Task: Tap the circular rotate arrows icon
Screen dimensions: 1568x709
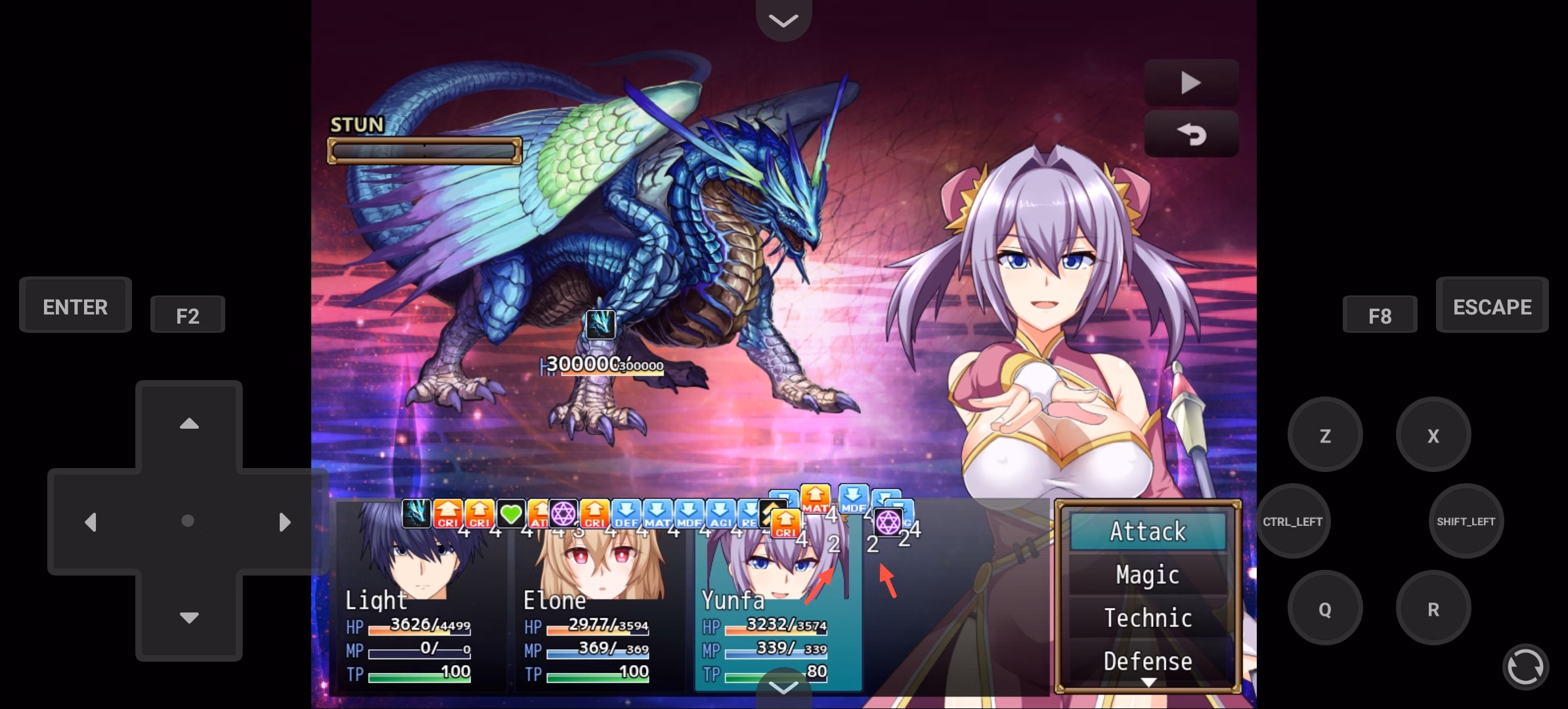Action: 1525,667
